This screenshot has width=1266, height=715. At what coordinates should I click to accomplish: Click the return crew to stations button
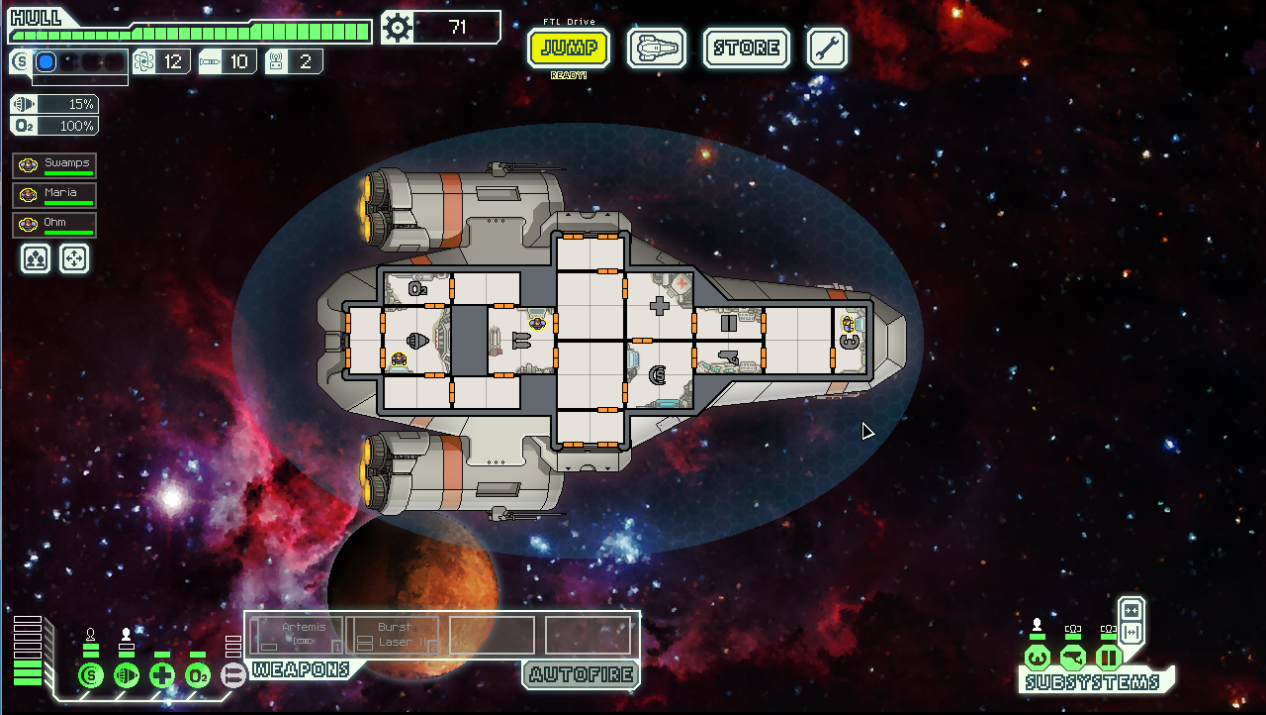(x=74, y=259)
